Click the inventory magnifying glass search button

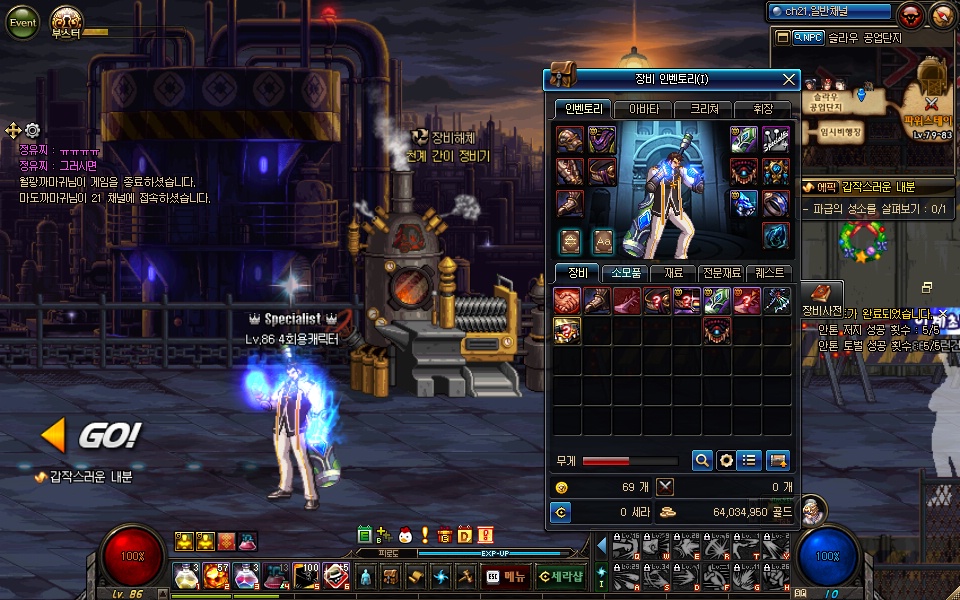click(x=702, y=460)
